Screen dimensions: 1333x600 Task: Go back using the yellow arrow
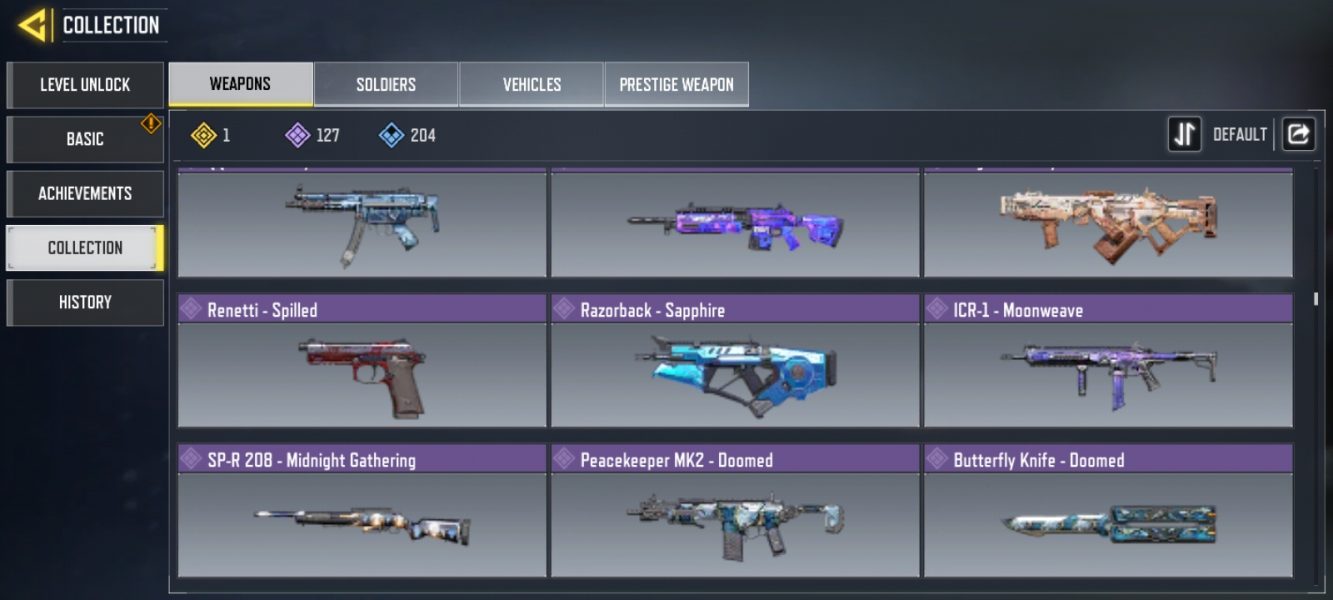tap(33, 25)
